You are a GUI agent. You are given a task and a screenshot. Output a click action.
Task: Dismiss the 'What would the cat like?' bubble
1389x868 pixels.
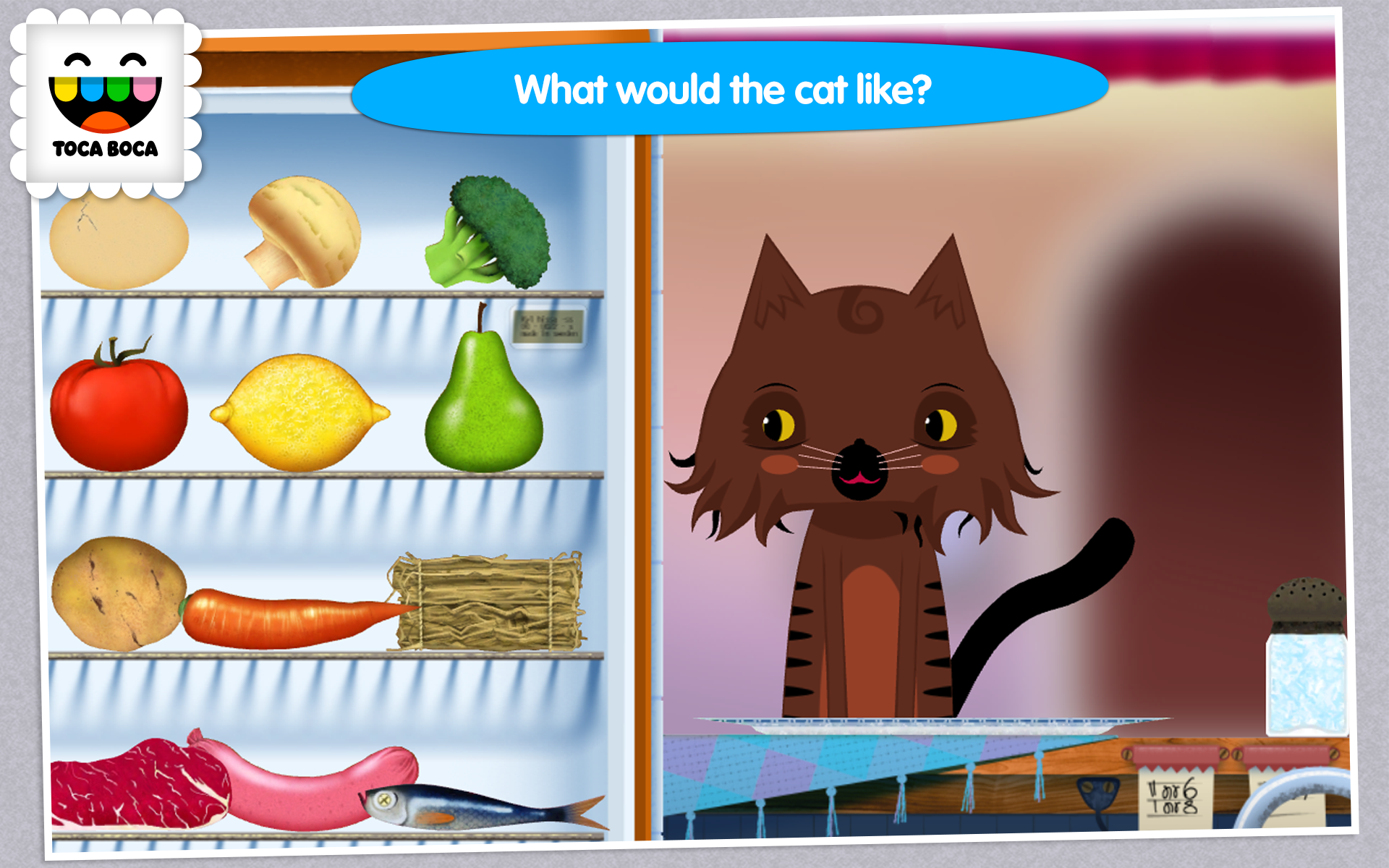[723, 87]
